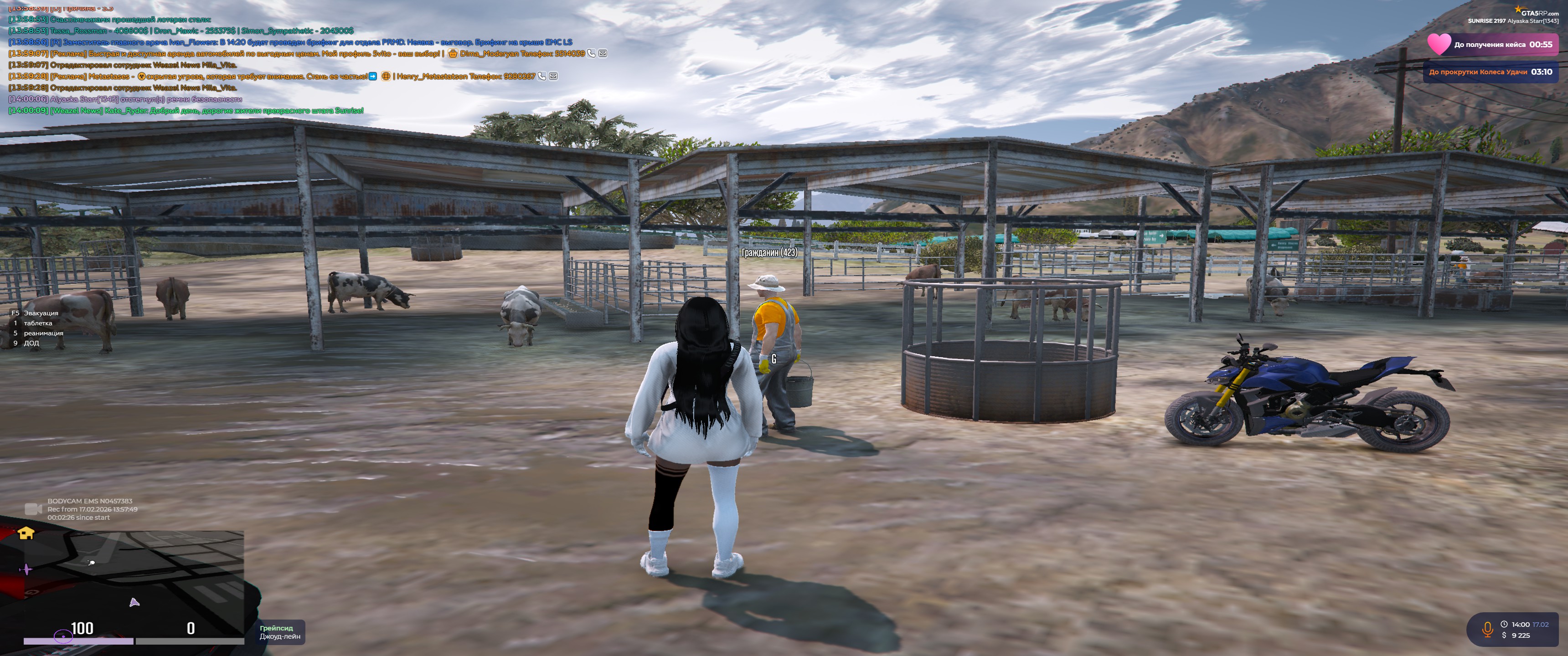Click the GTA5RP.com logo
The image size is (1568, 656).
pyautogui.click(x=1537, y=11)
